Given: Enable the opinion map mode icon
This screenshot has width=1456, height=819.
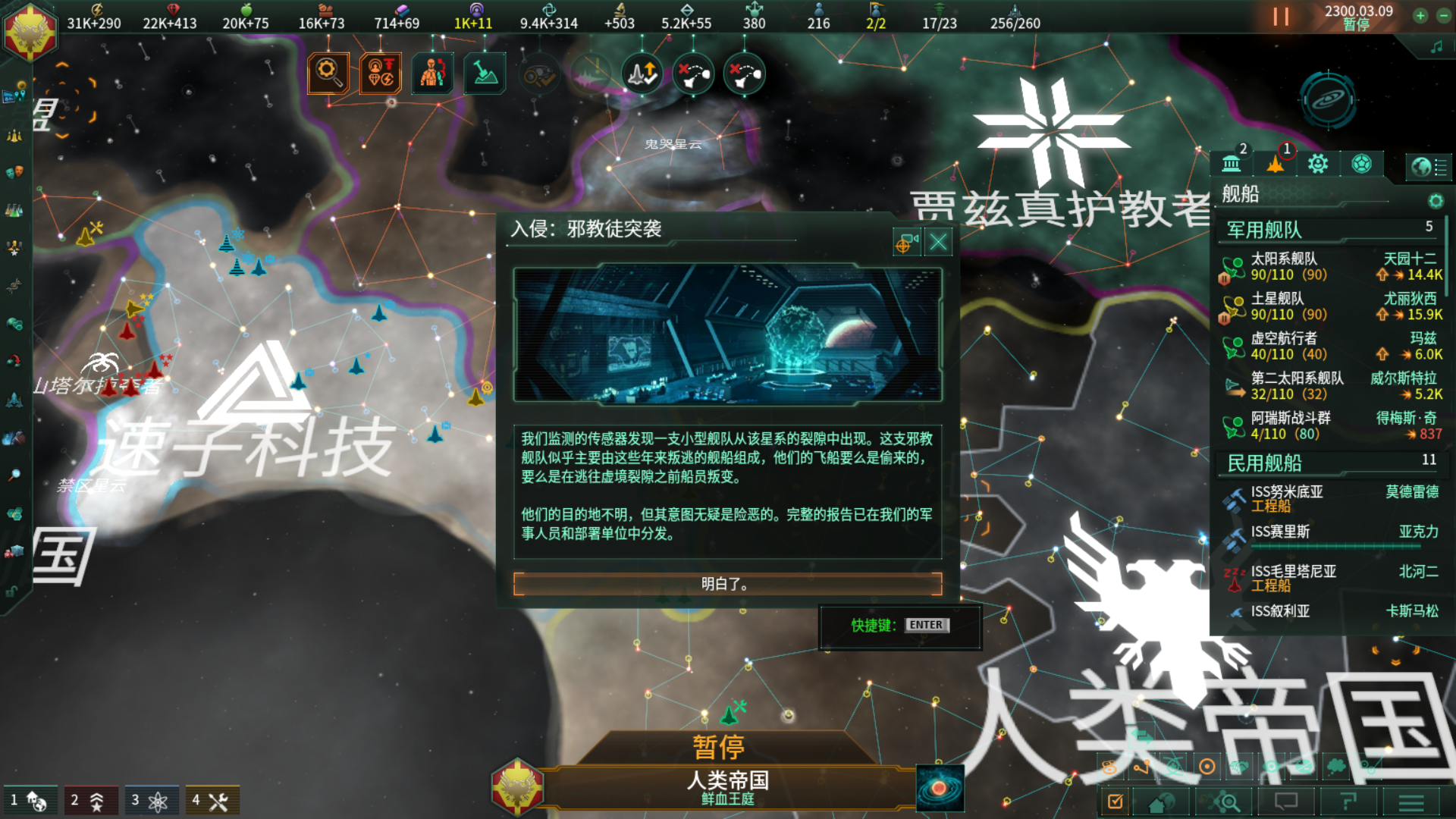Looking at the screenshot, I should tap(1239, 767).
